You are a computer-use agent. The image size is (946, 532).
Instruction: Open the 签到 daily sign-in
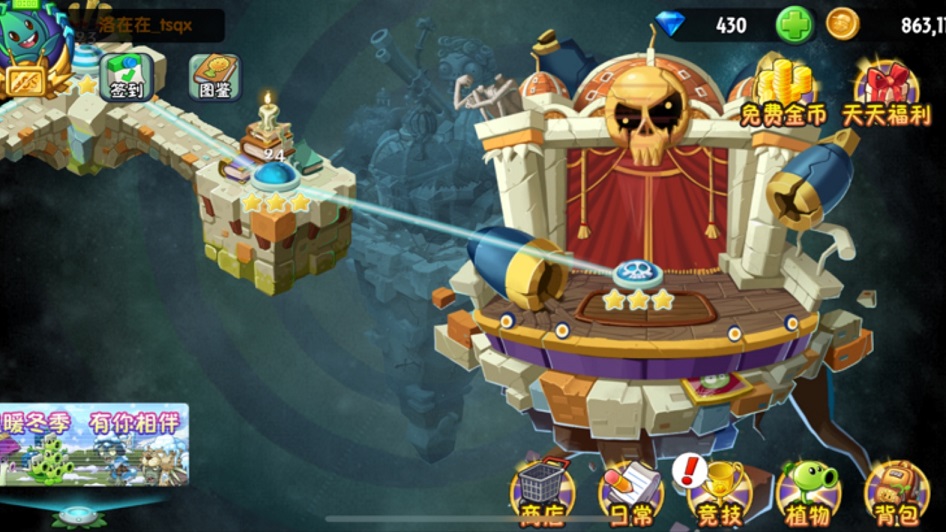(127, 77)
